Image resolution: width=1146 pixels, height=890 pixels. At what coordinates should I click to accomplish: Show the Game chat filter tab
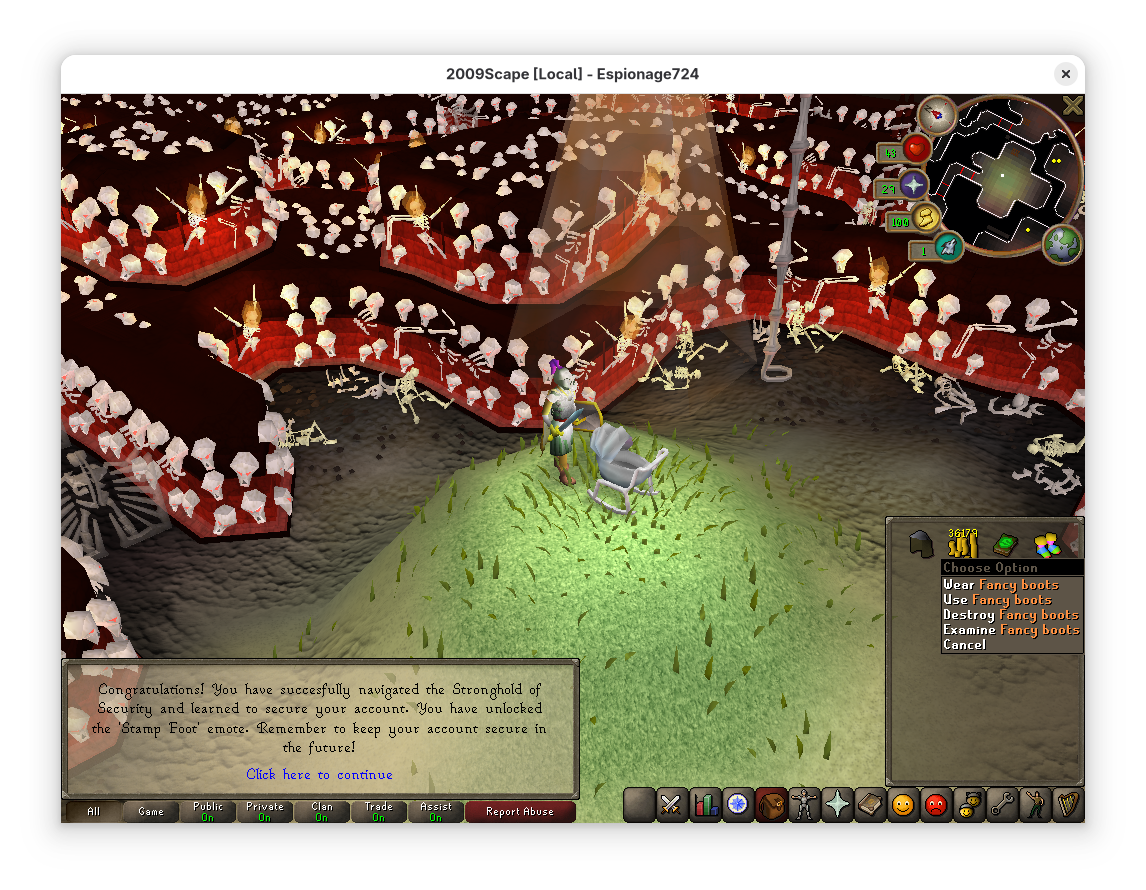point(151,812)
